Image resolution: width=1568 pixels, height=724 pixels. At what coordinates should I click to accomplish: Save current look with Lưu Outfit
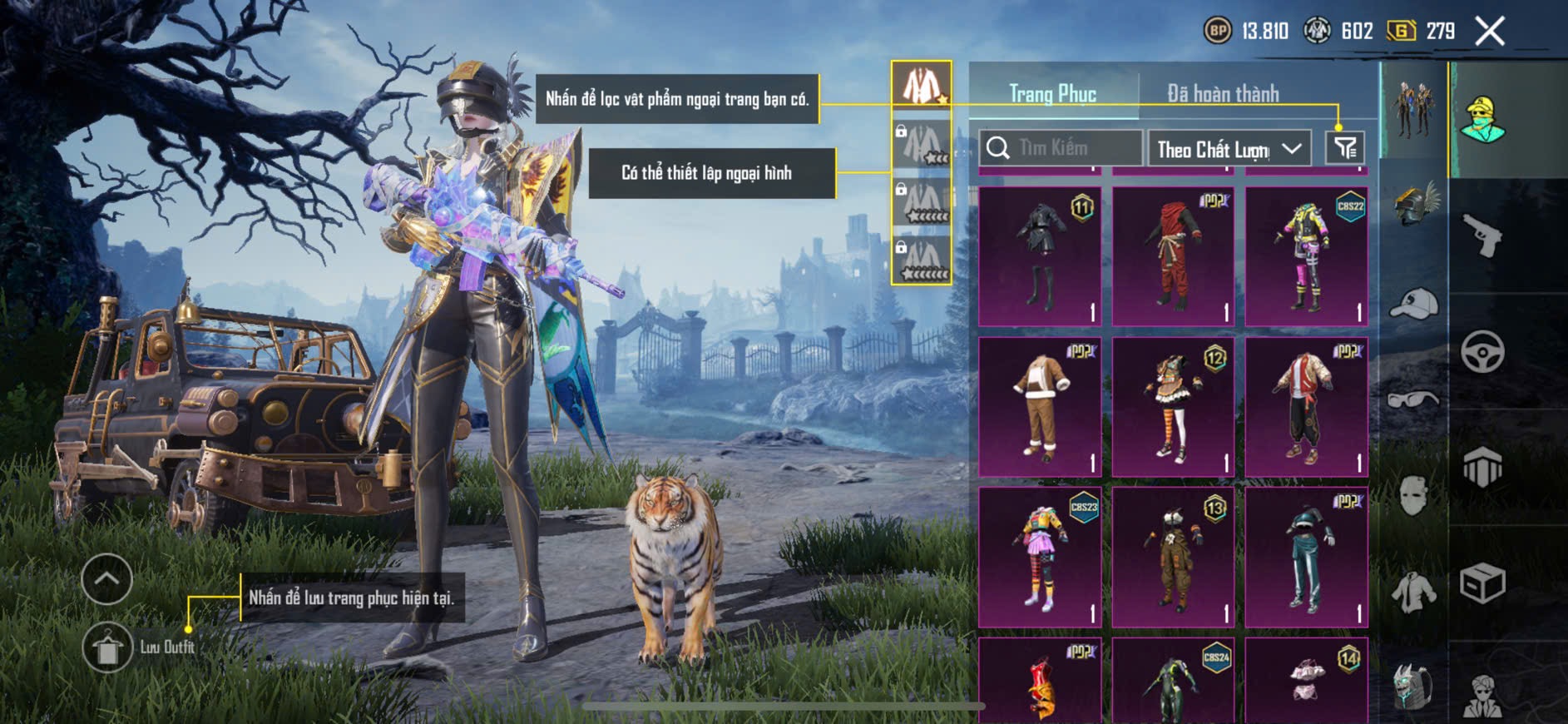(107, 647)
